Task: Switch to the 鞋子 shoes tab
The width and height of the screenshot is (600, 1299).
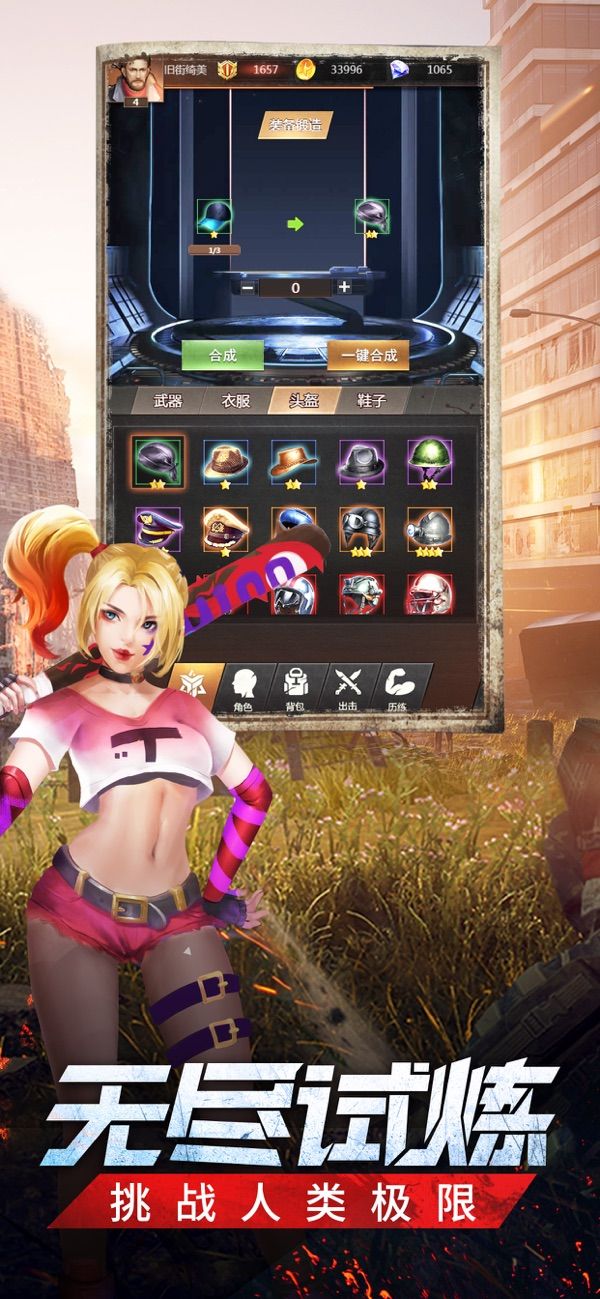Action: pos(370,402)
